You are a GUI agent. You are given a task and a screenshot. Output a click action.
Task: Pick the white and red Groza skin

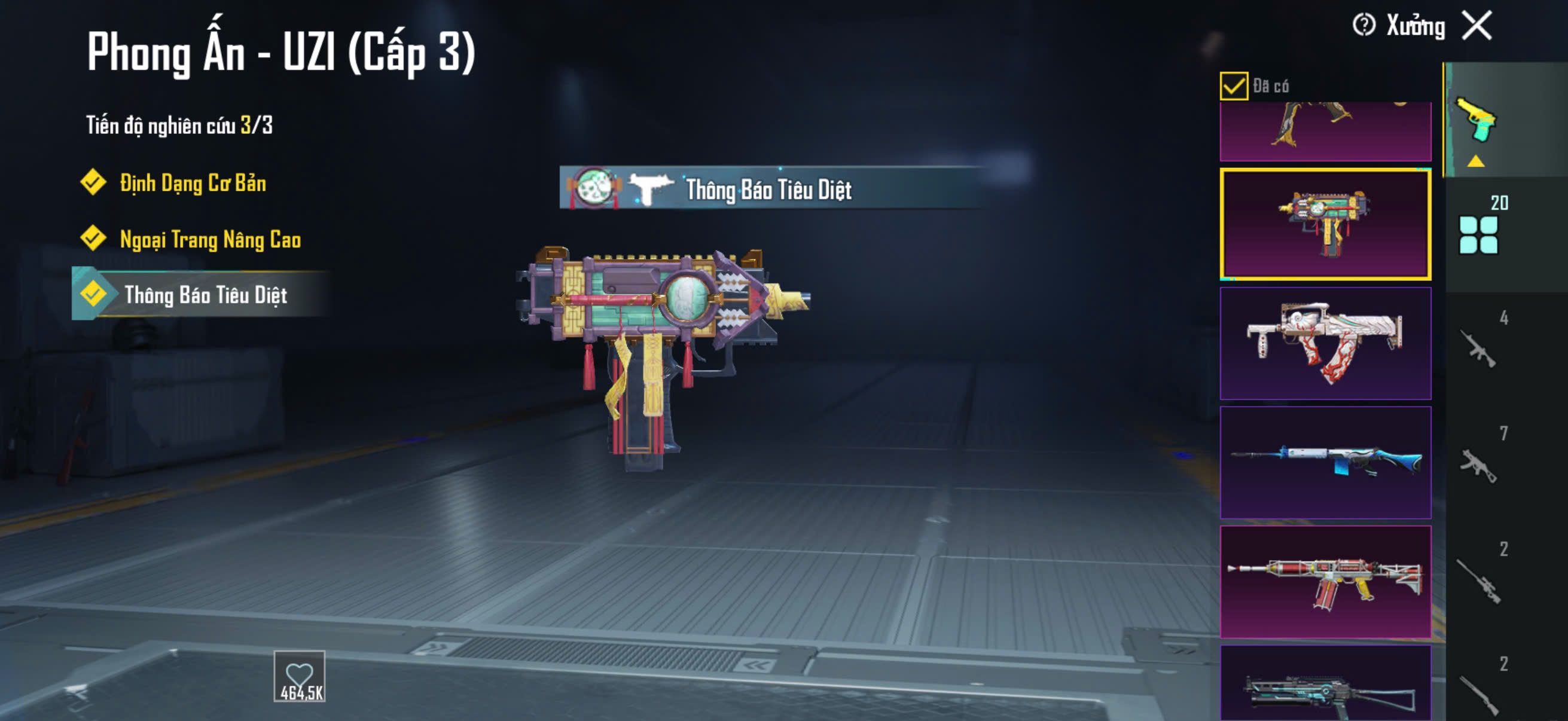point(1325,343)
